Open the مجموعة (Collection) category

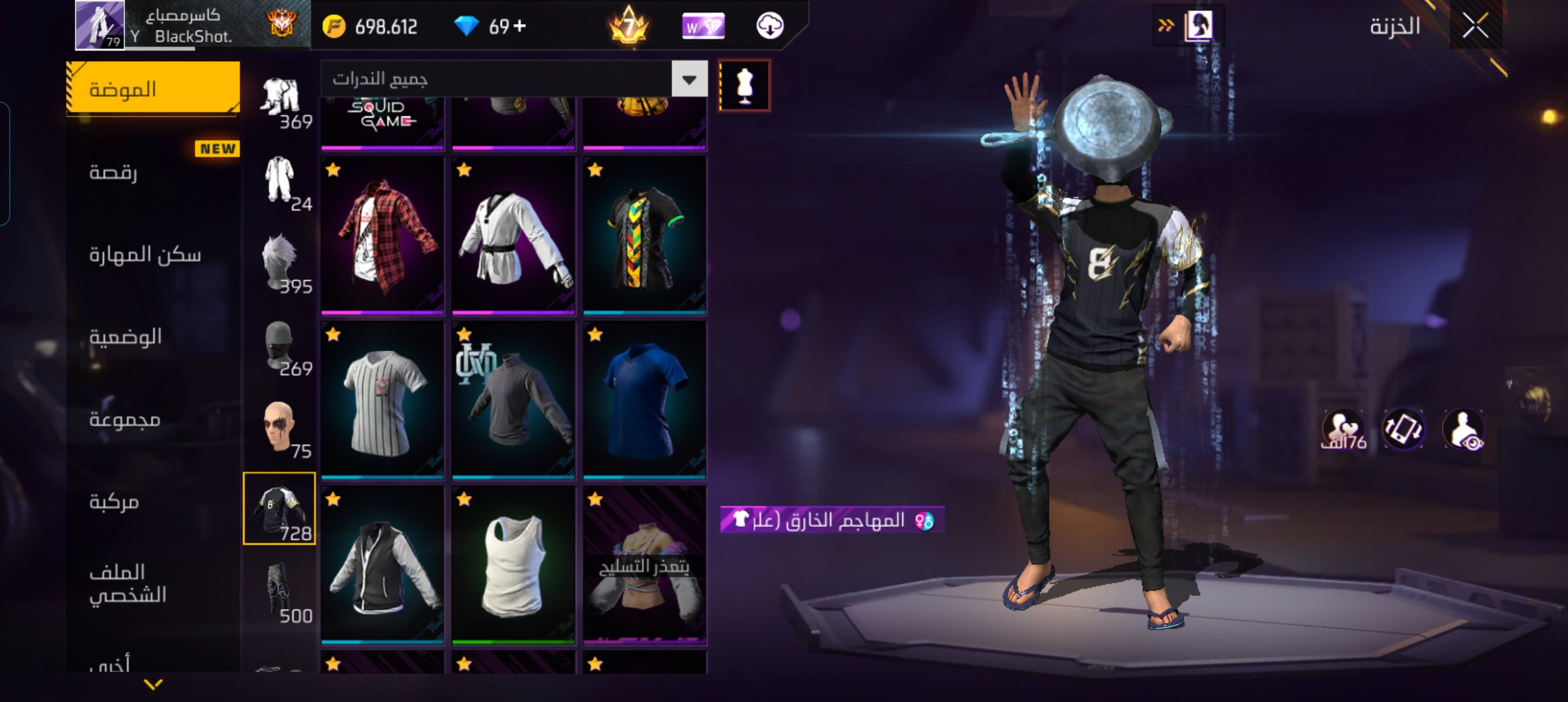(x=125, y=419)
